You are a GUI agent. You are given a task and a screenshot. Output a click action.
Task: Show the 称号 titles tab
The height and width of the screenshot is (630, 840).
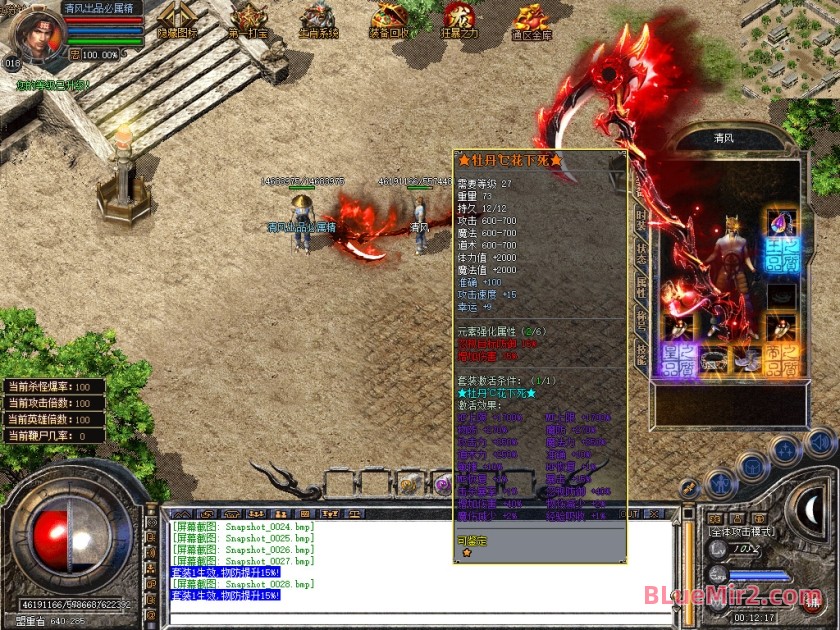[x=640, y=320]
